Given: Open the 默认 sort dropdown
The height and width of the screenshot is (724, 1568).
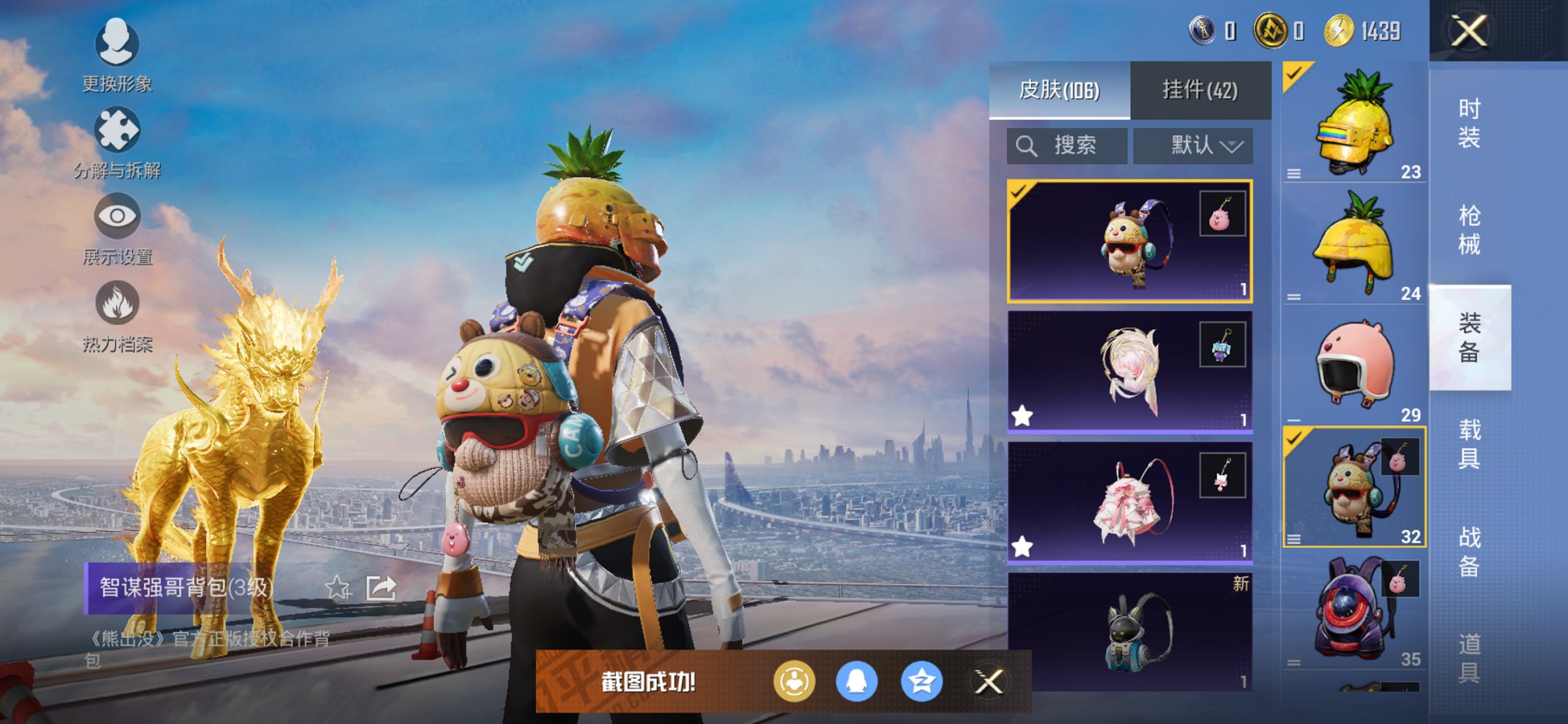Looking at the screenshot, I should pyautogui.click(x=1193, y=146).
